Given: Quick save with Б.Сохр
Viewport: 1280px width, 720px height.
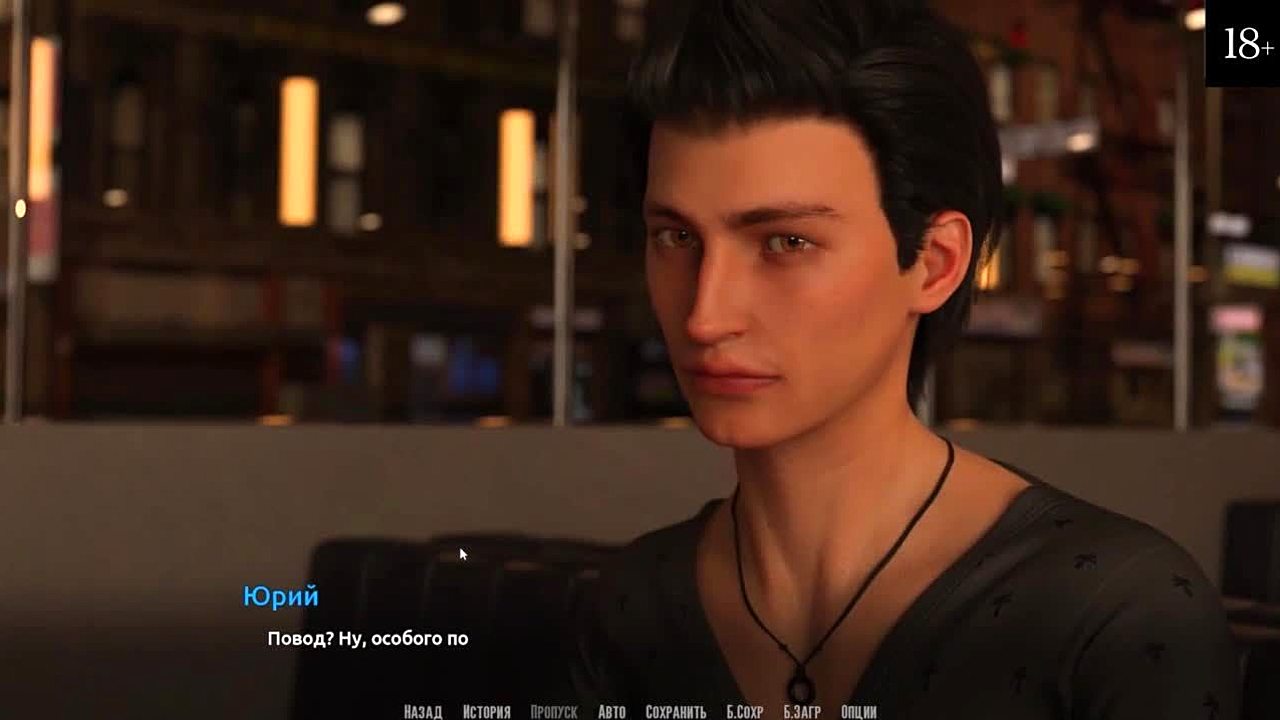Looking at the screenshot, I should click(744, 712).
